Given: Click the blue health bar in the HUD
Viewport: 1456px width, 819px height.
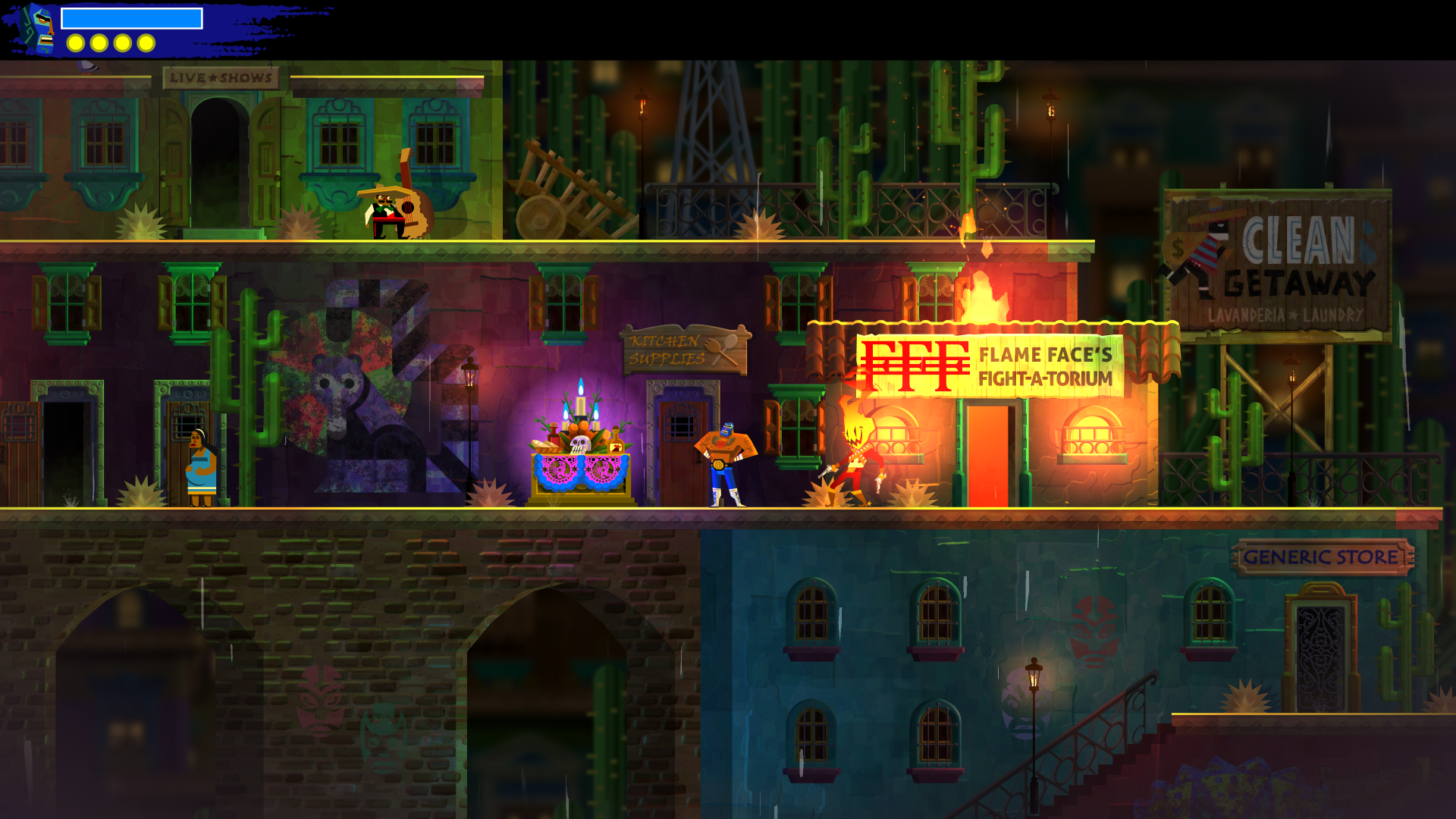Looking at the screenshot, I should point(133,19).
